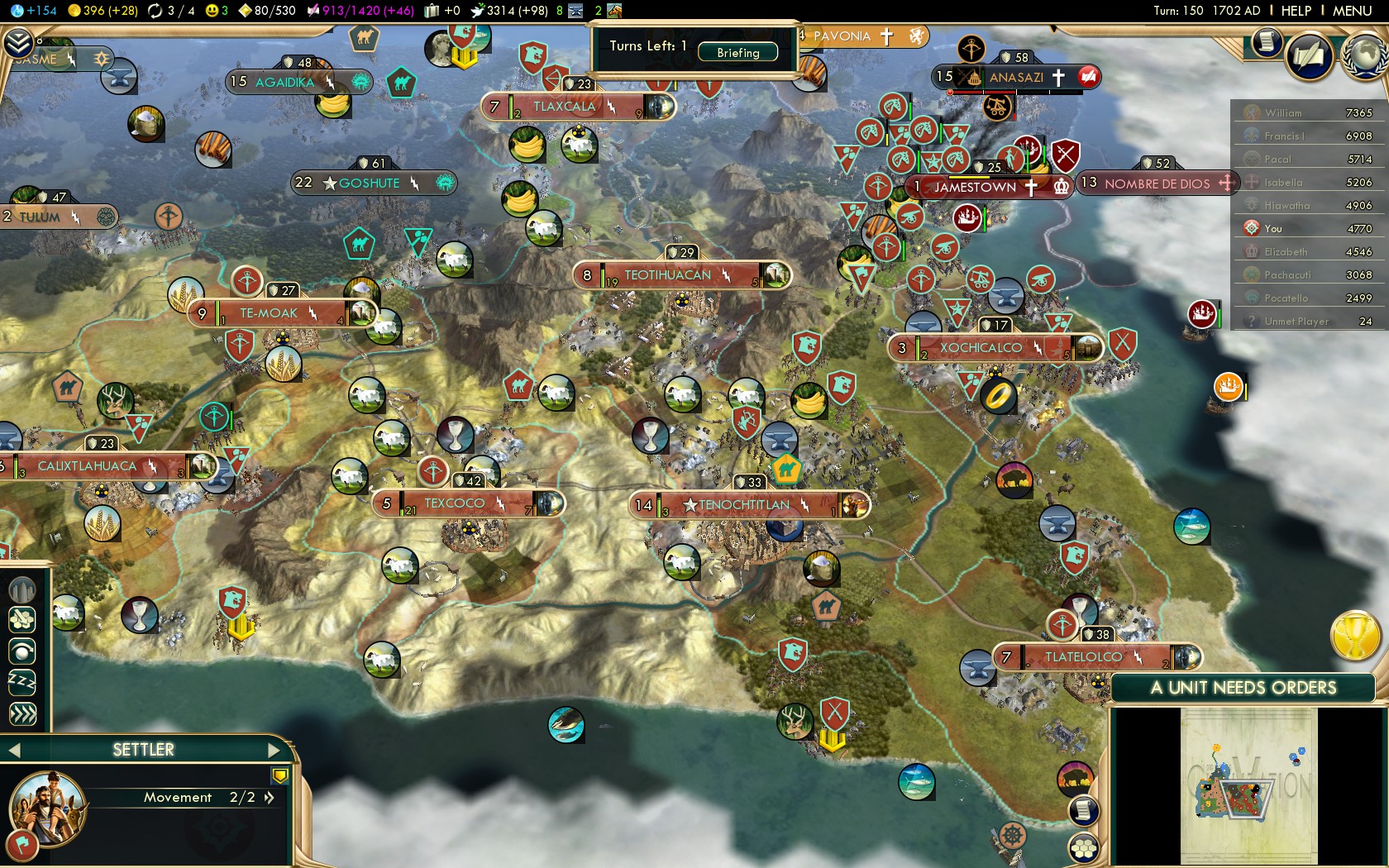Open the HELP Civilopedia link
1389x868 pixels.
[1296, 11]
